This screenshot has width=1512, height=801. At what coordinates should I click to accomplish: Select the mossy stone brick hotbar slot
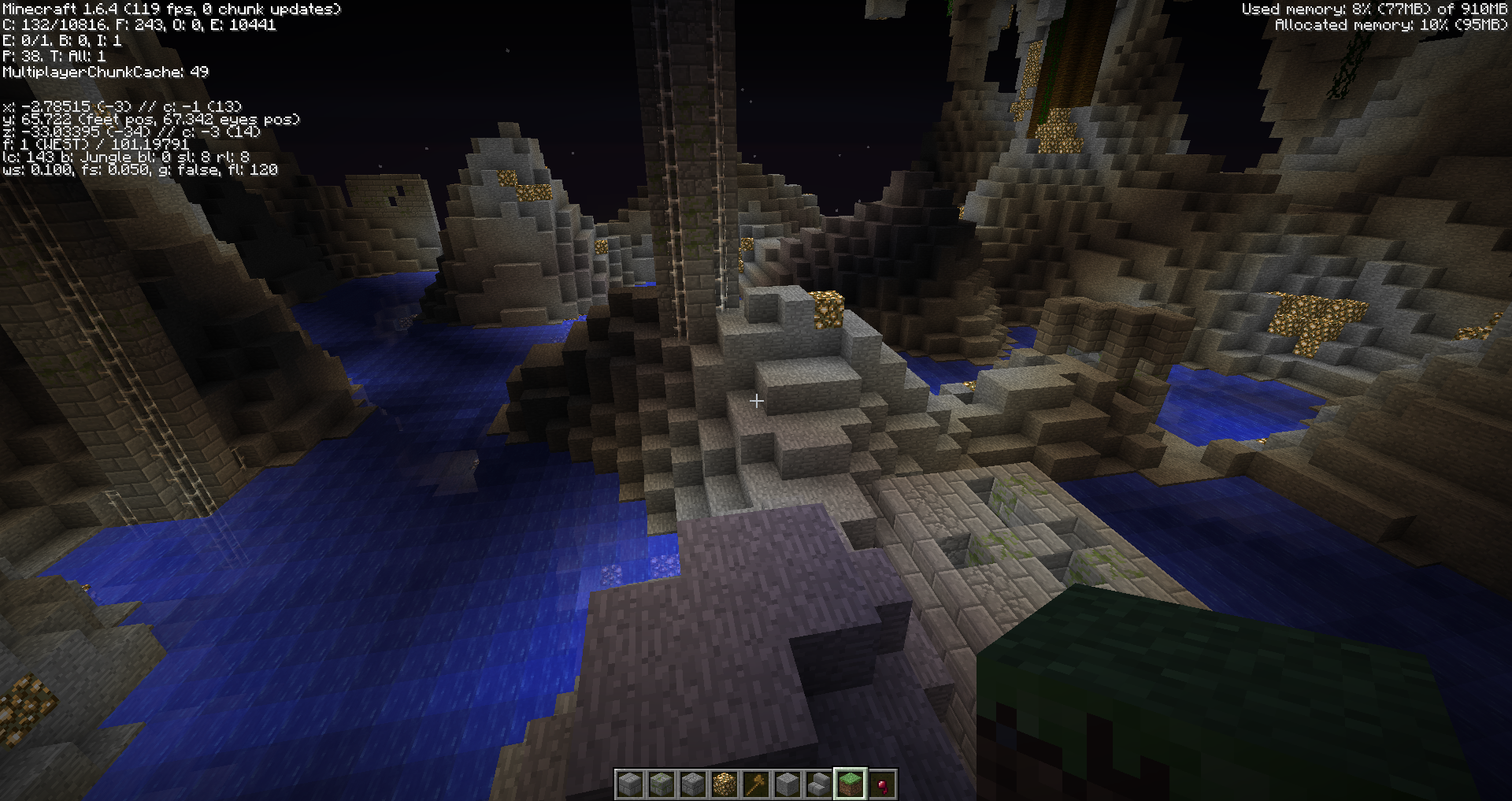point(661,784)
